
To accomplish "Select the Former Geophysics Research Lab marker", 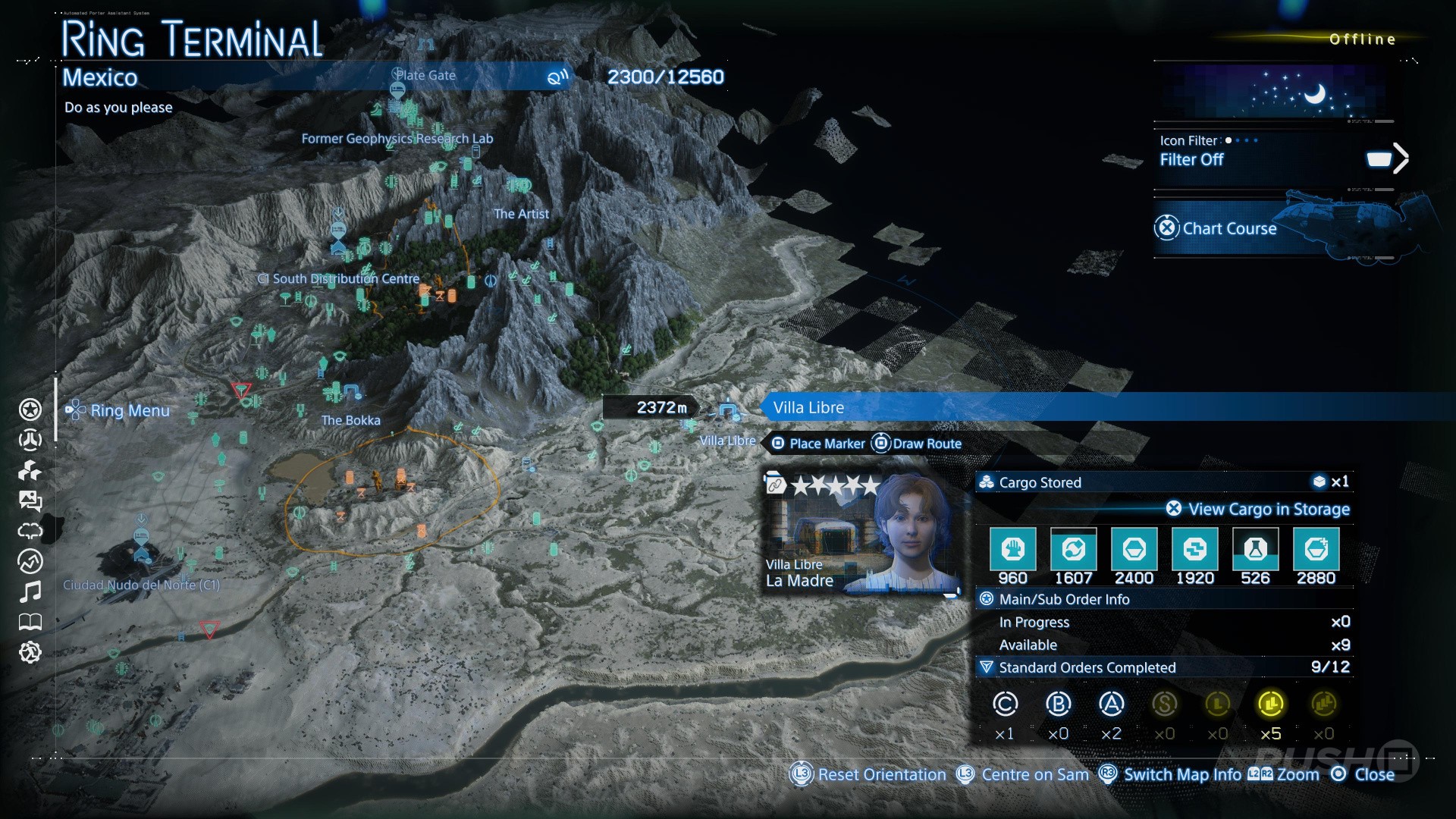I will pos(397,139).
